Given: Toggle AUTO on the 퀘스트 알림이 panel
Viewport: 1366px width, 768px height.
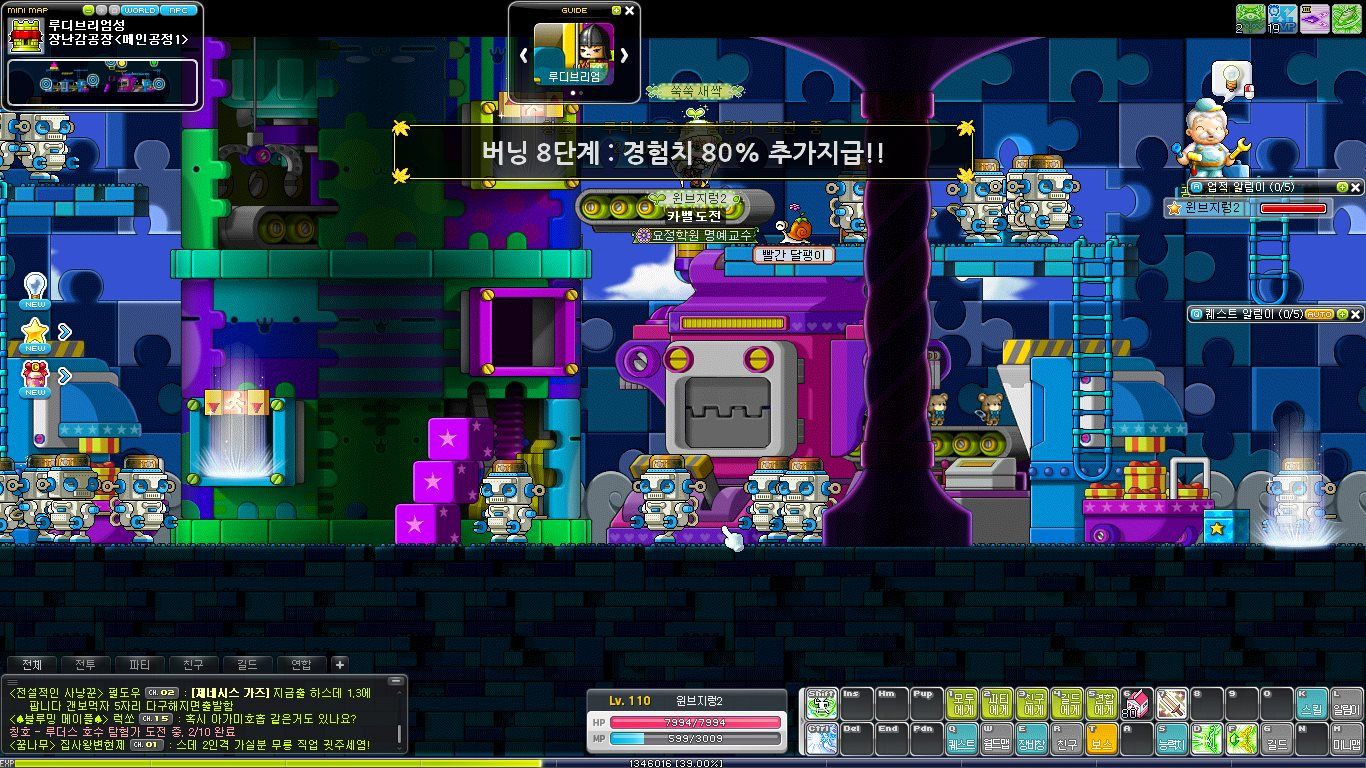Looking at the screenshot, I should click(1319, 313).
